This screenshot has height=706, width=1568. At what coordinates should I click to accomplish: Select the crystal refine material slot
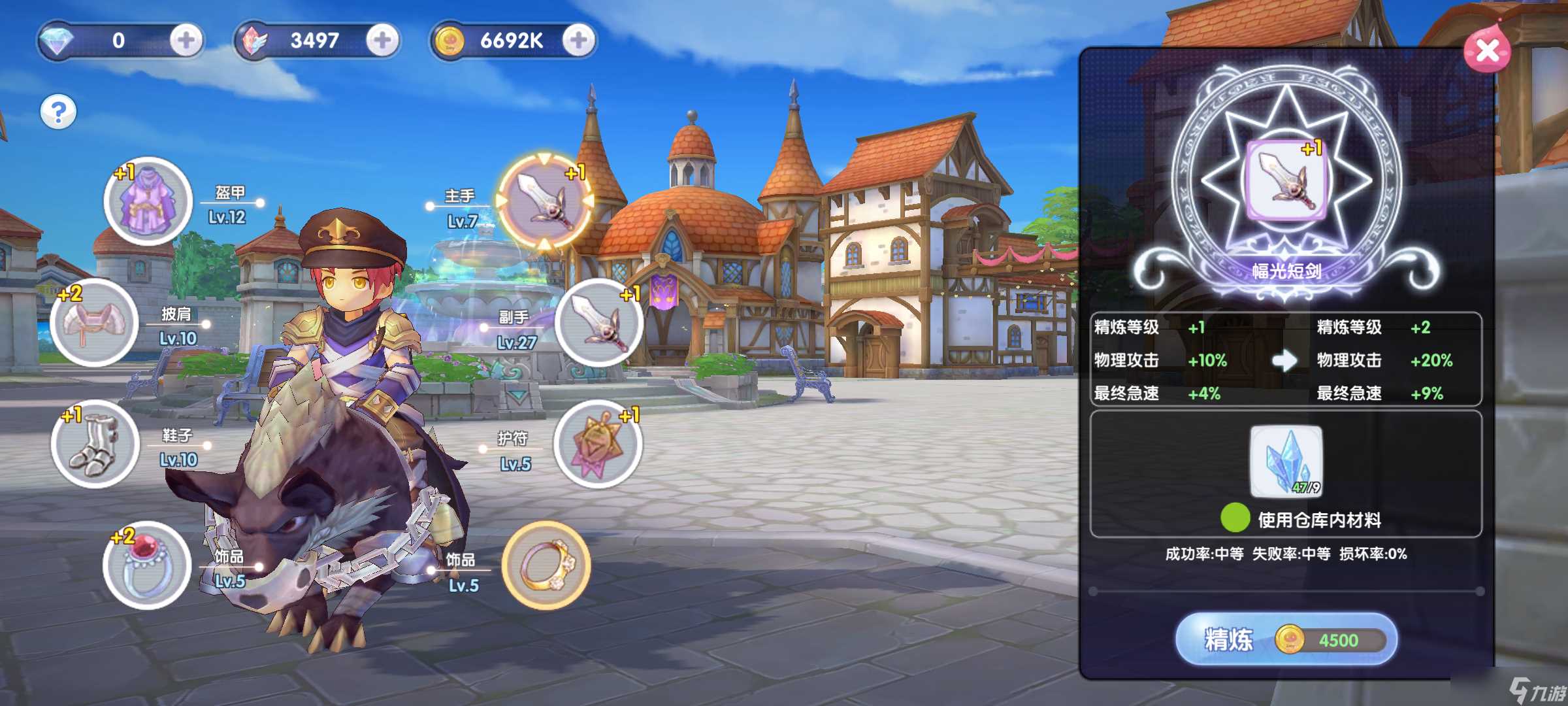click(x=1286, y=462)
